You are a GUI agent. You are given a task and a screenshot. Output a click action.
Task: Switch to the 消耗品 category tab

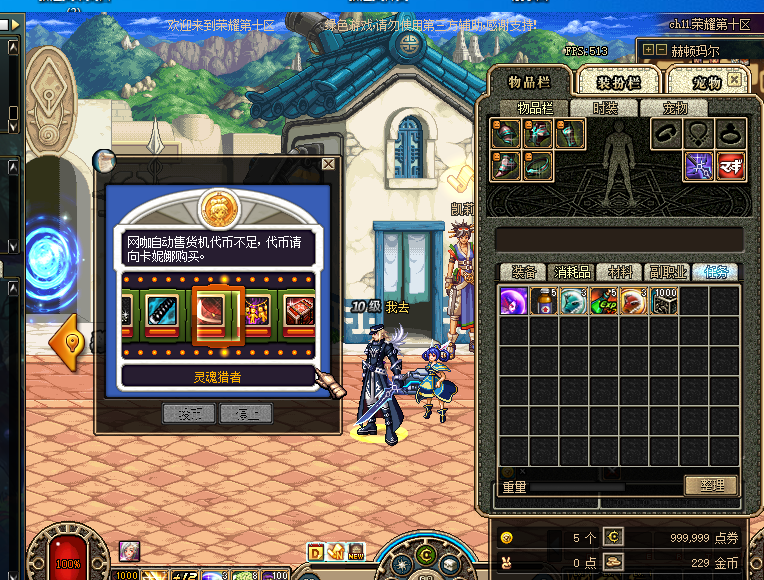click(x=572, y=272)
